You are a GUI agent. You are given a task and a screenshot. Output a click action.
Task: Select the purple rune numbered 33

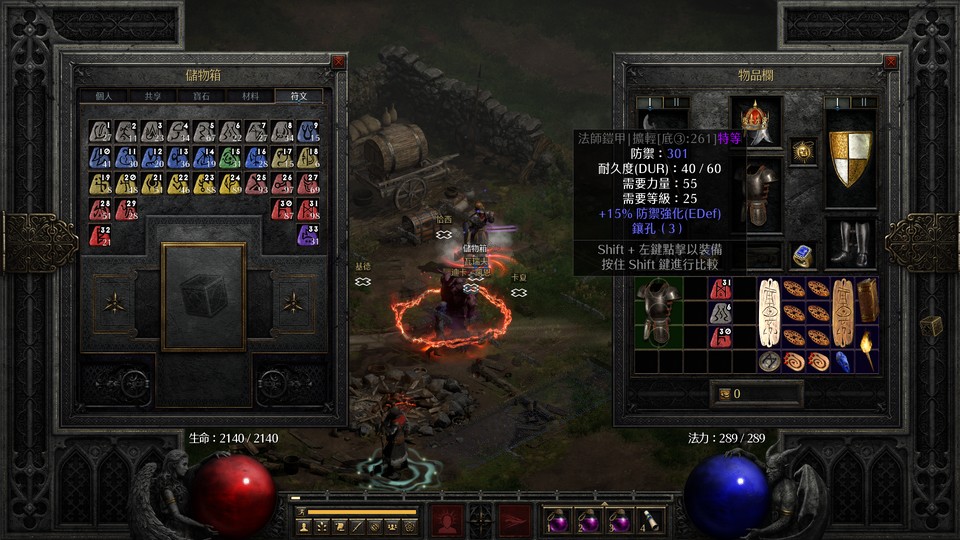click(308, 236)
